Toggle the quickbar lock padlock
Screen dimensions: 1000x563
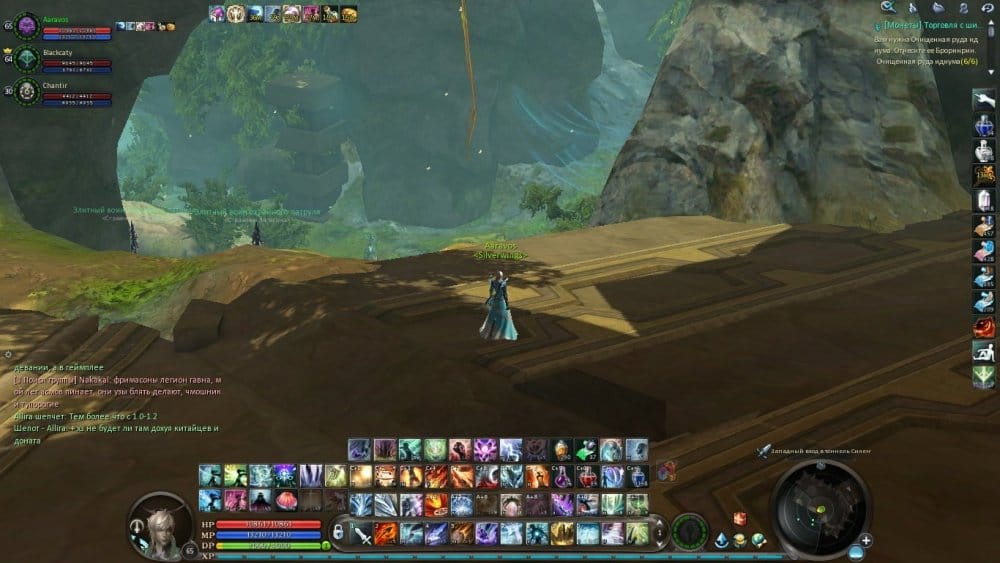point(337,532)
